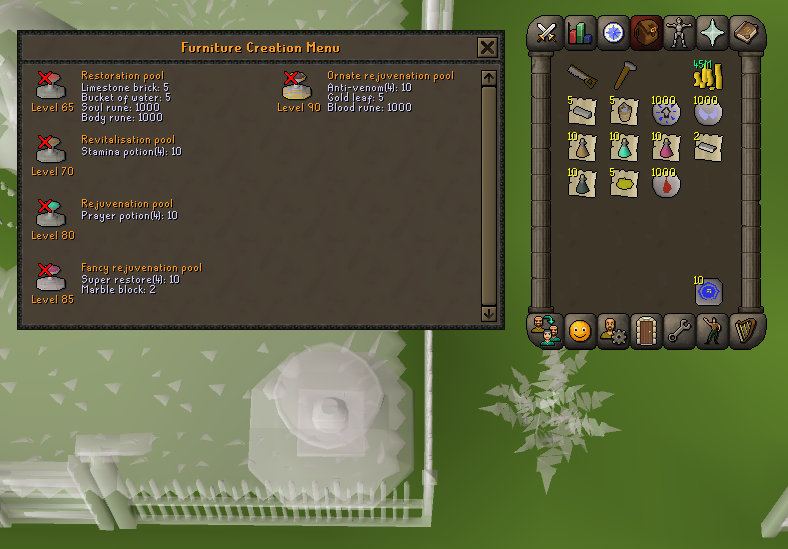Select the coins stack in inventory

[708, 77]
